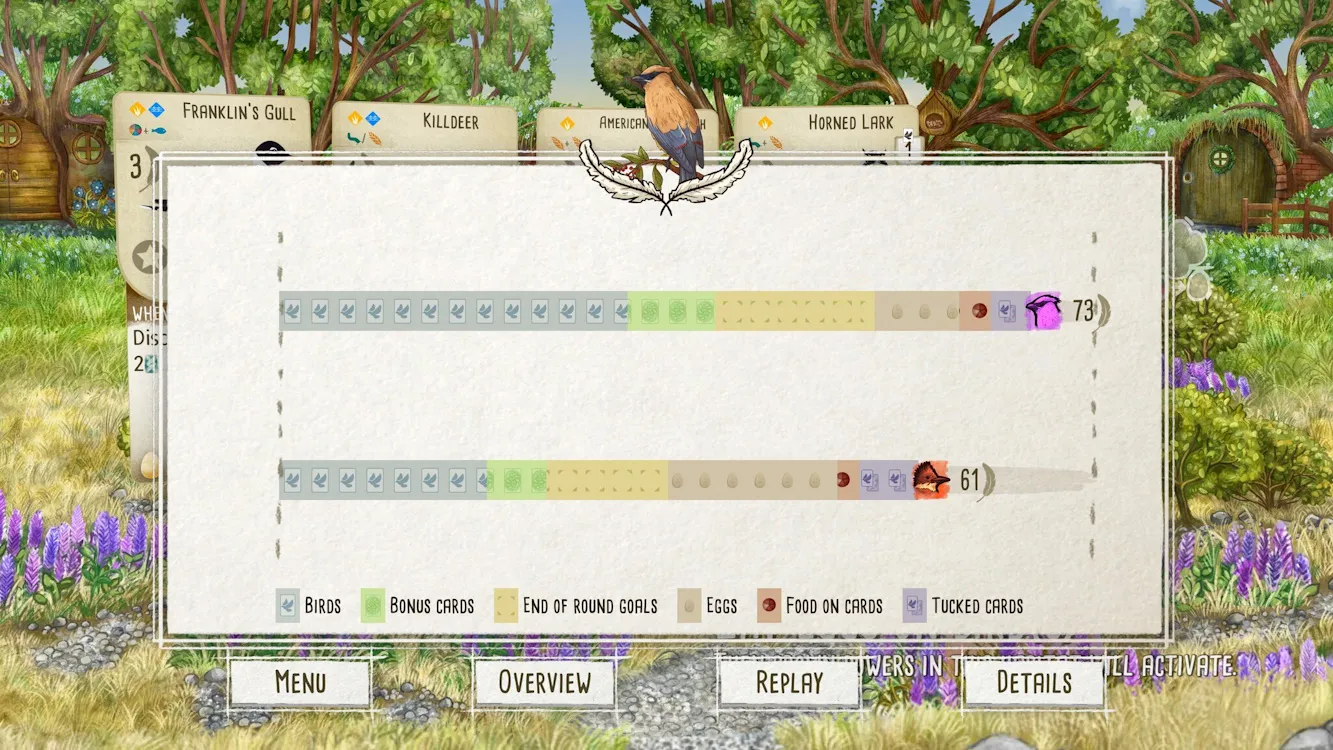The height and width of the screenshot is (750, 1333).
Task: Start the game Replay
Action: 789,683
